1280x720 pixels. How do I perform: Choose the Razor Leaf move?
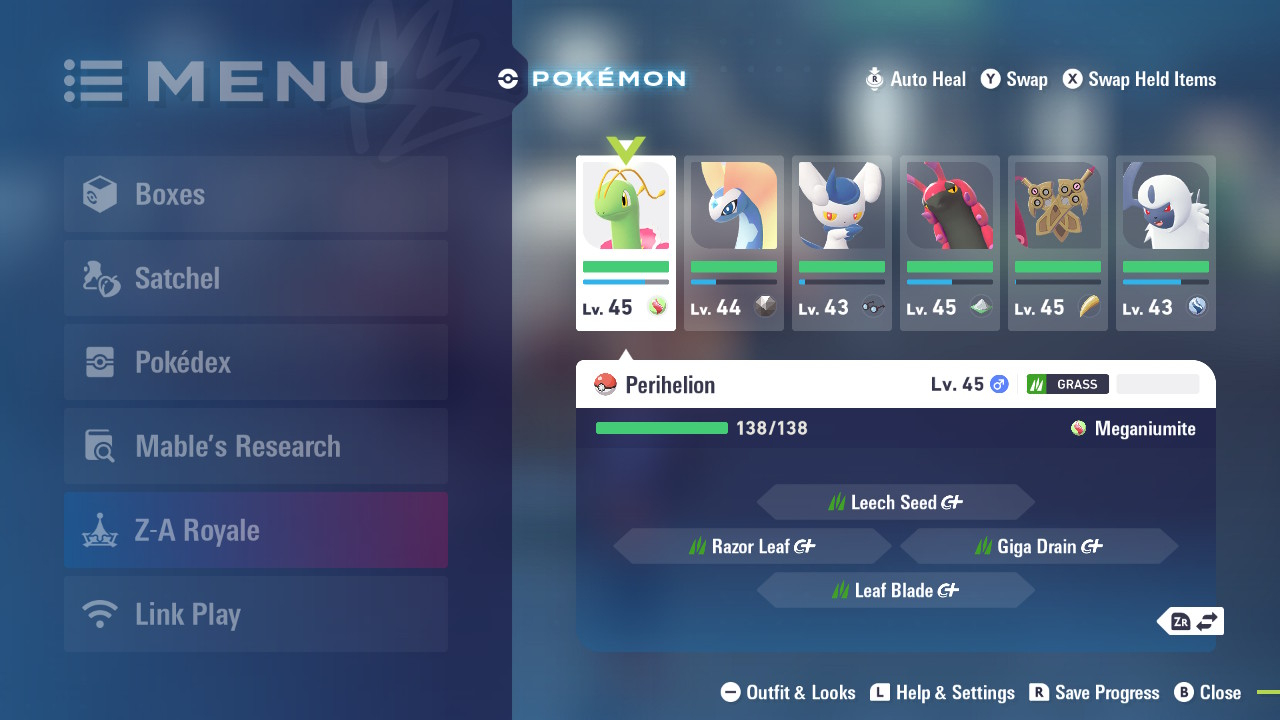[x=752, y=547]
